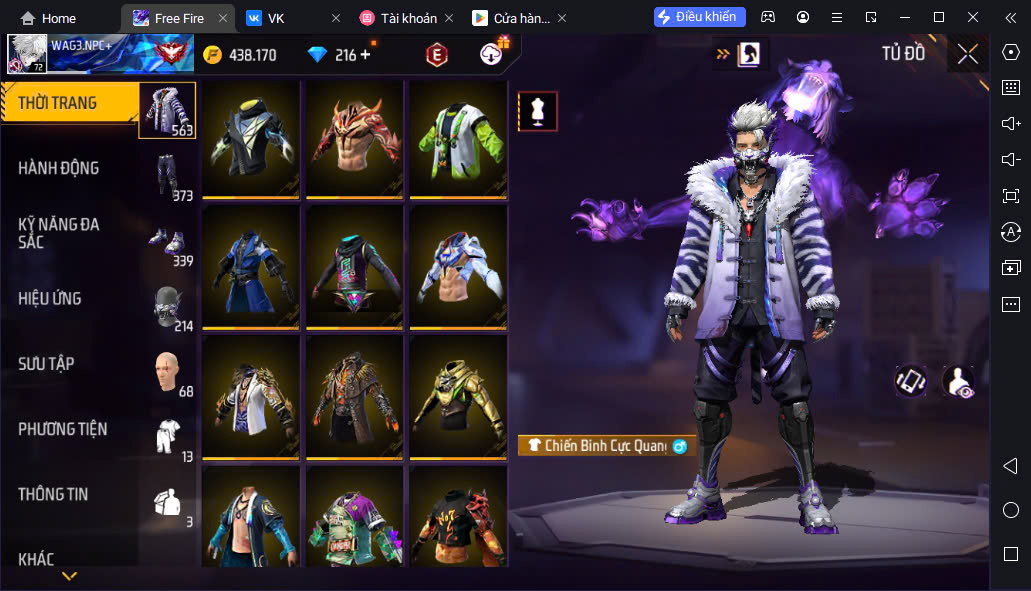This screenshot has width=1031, height=591.
Task: Select the black and orange flame shirt
Action: point(458,520)
